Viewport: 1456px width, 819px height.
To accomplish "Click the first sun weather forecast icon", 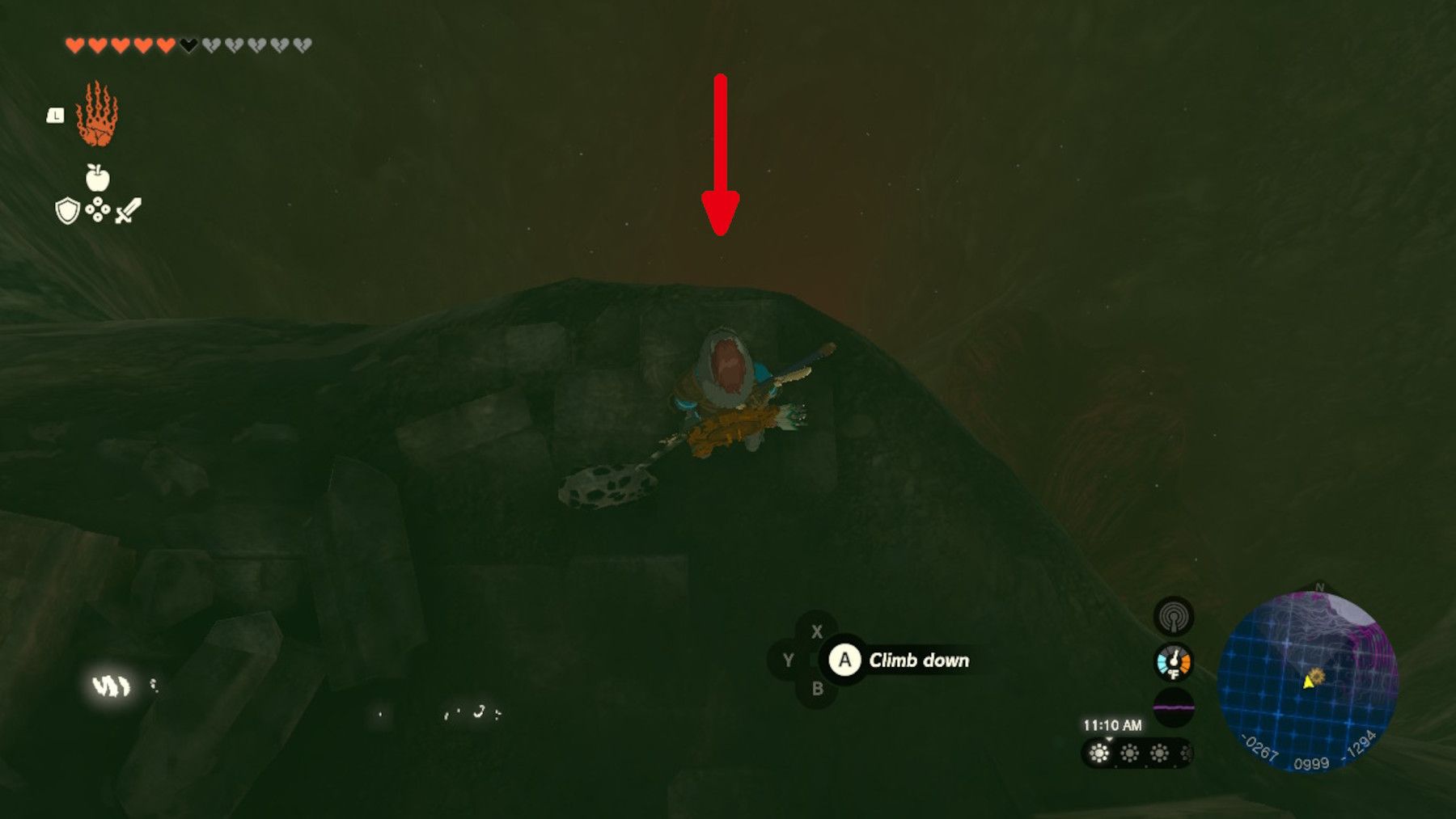I will click(x=1098, y=753).
